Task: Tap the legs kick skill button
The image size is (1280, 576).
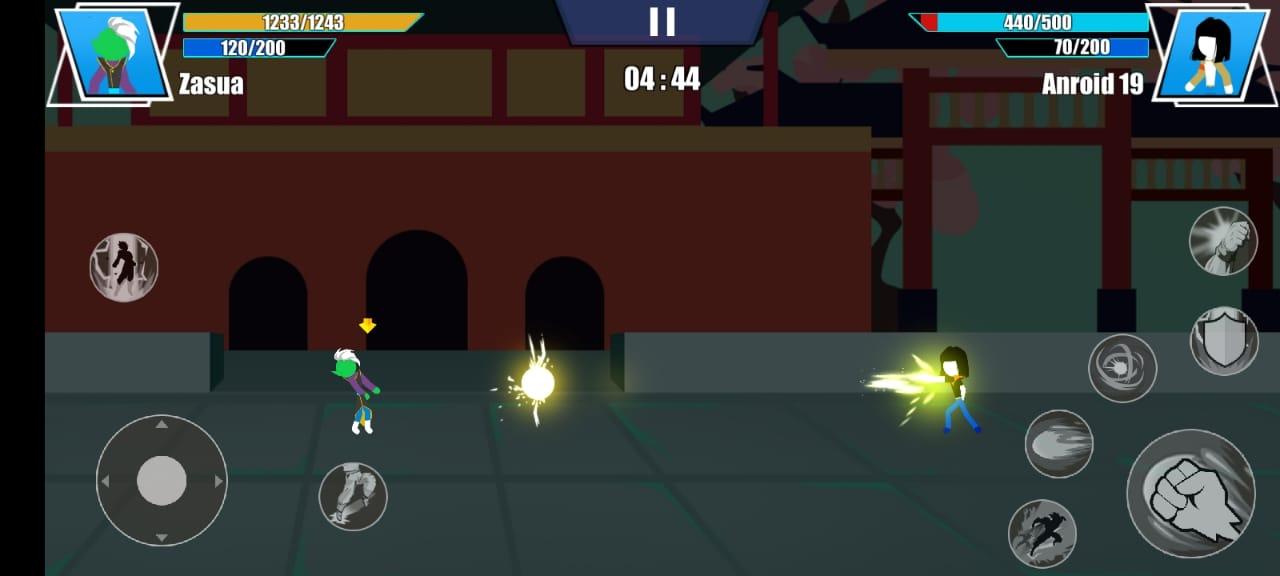Action: coord(353,496)
